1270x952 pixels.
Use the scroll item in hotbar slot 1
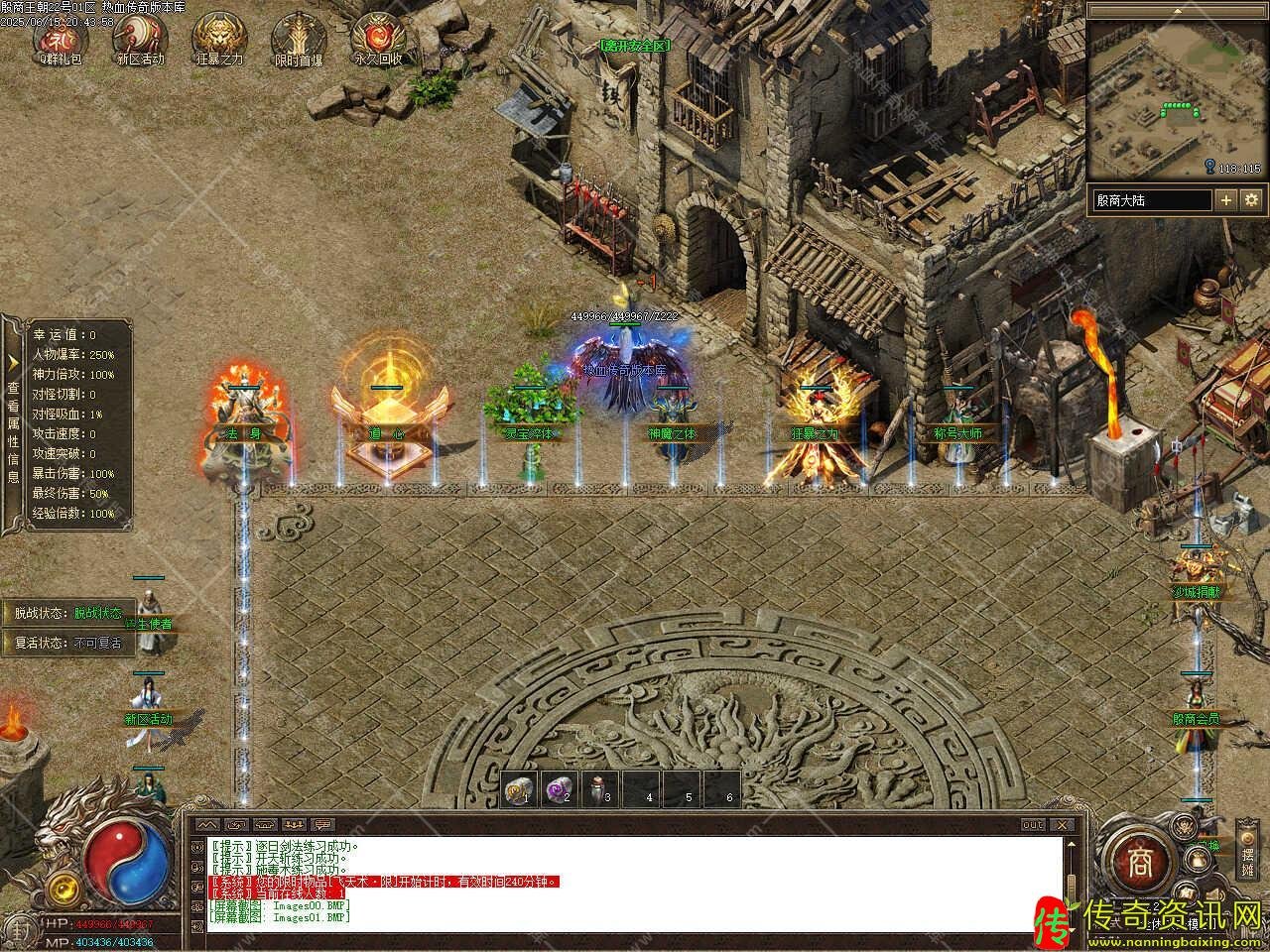[x=517, y=788]
